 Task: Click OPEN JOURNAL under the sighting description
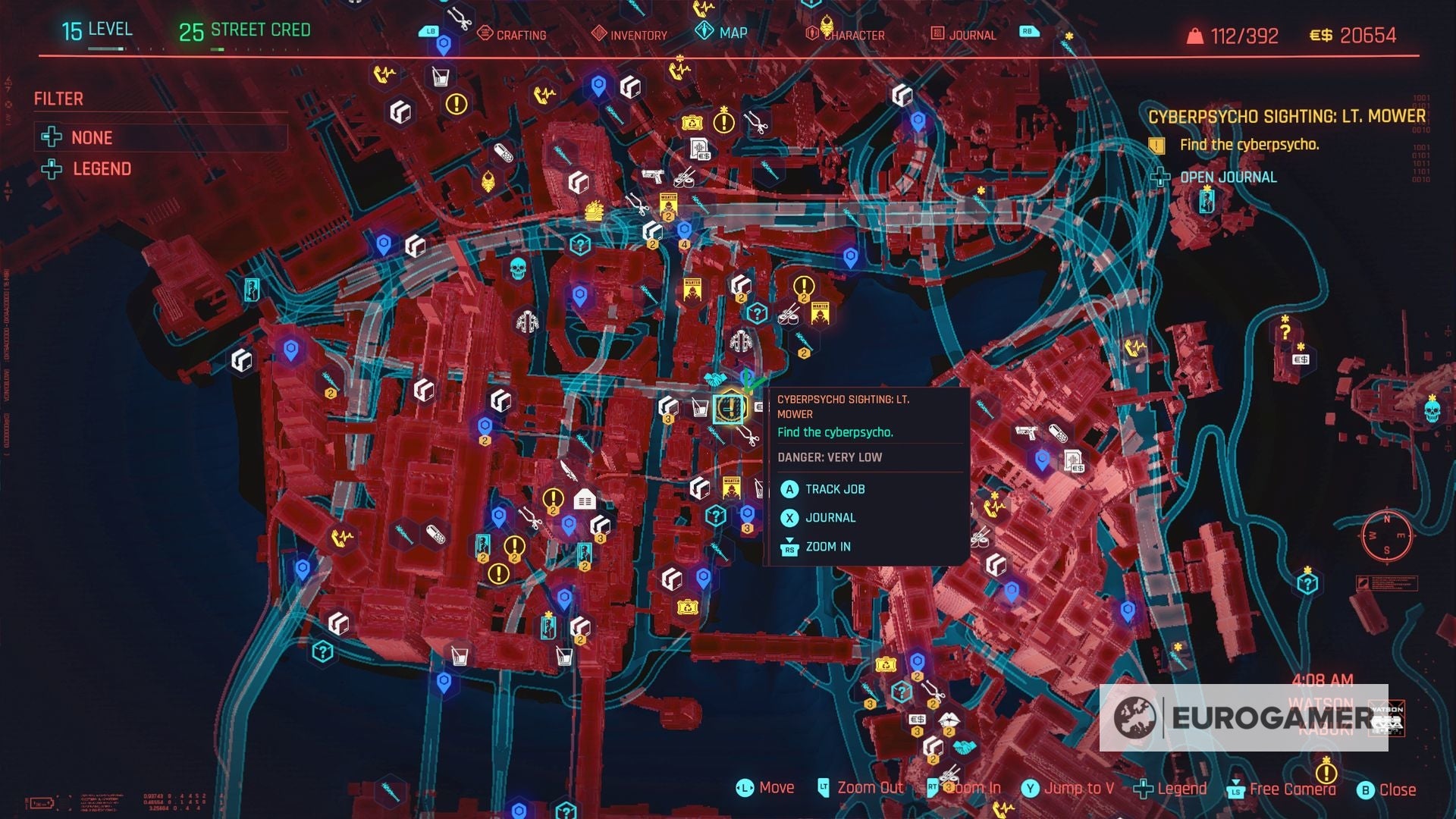(x=1227, y=177)
